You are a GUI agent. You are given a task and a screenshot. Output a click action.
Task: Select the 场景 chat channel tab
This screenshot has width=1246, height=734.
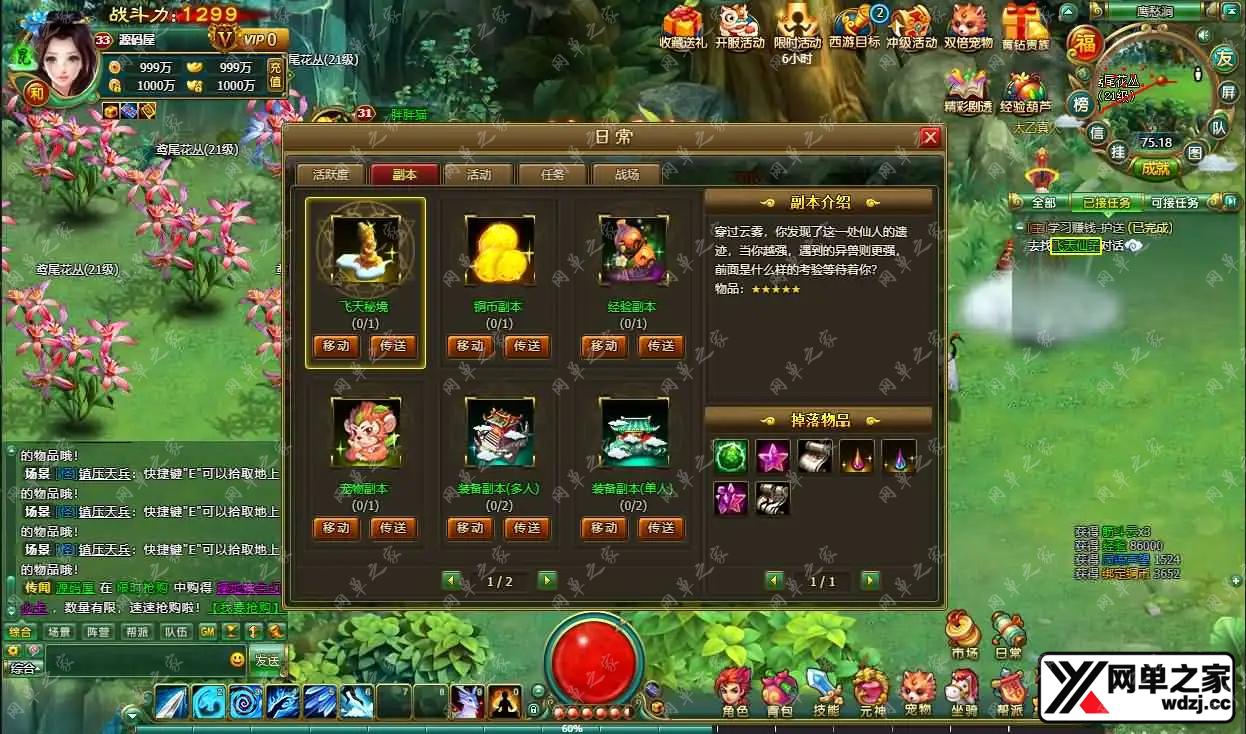click(59, 632)
